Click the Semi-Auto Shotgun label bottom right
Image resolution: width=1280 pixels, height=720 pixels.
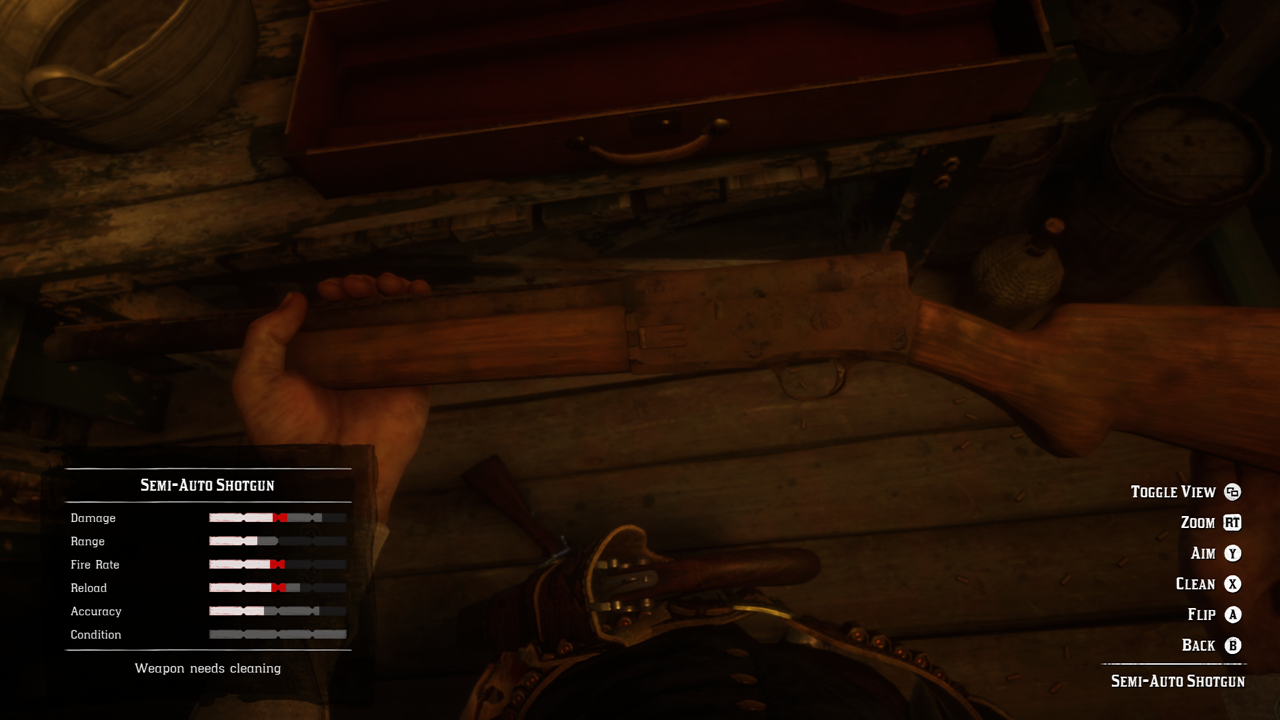tap(1177, 680)
